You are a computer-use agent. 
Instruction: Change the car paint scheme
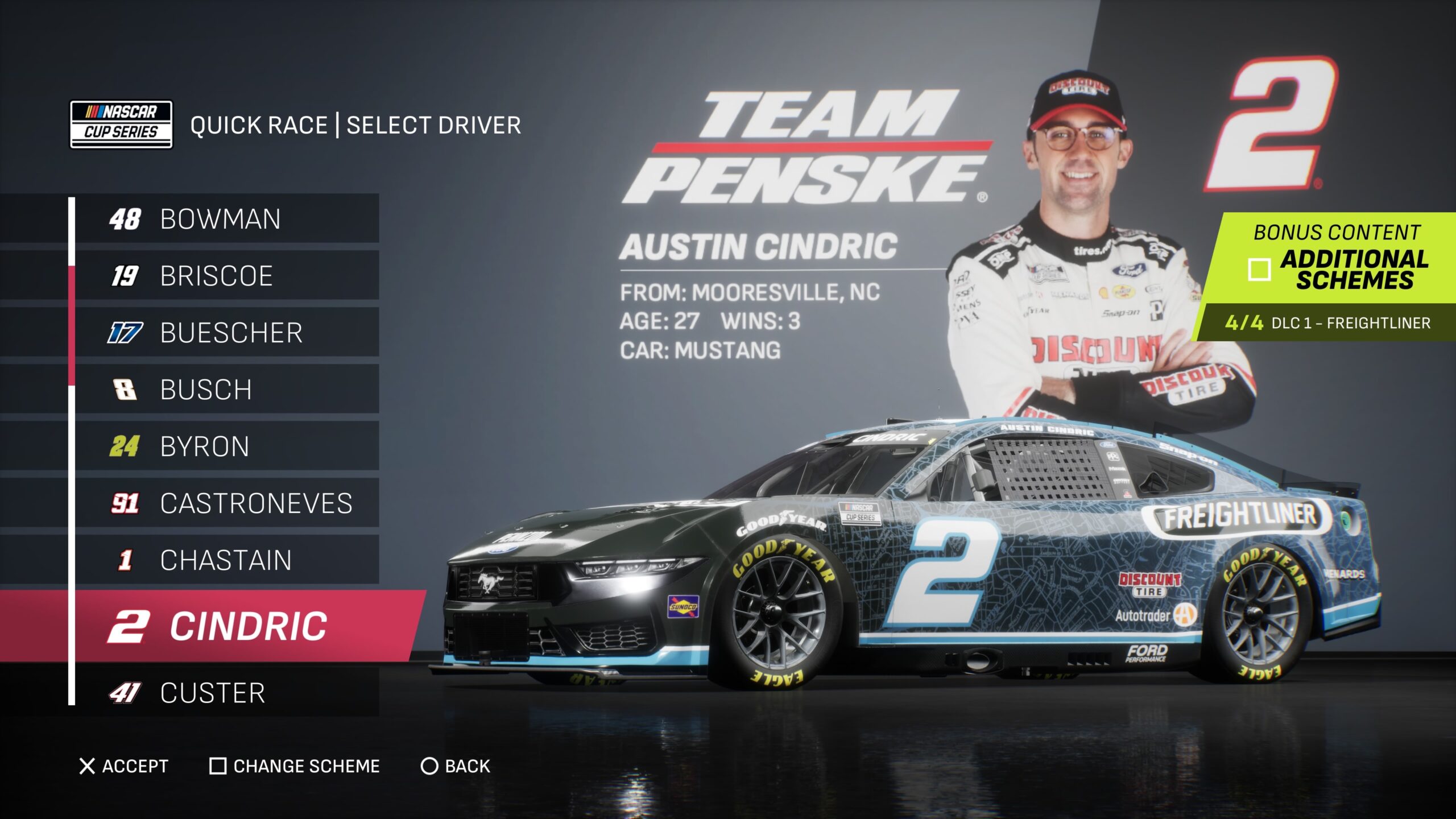295,766
